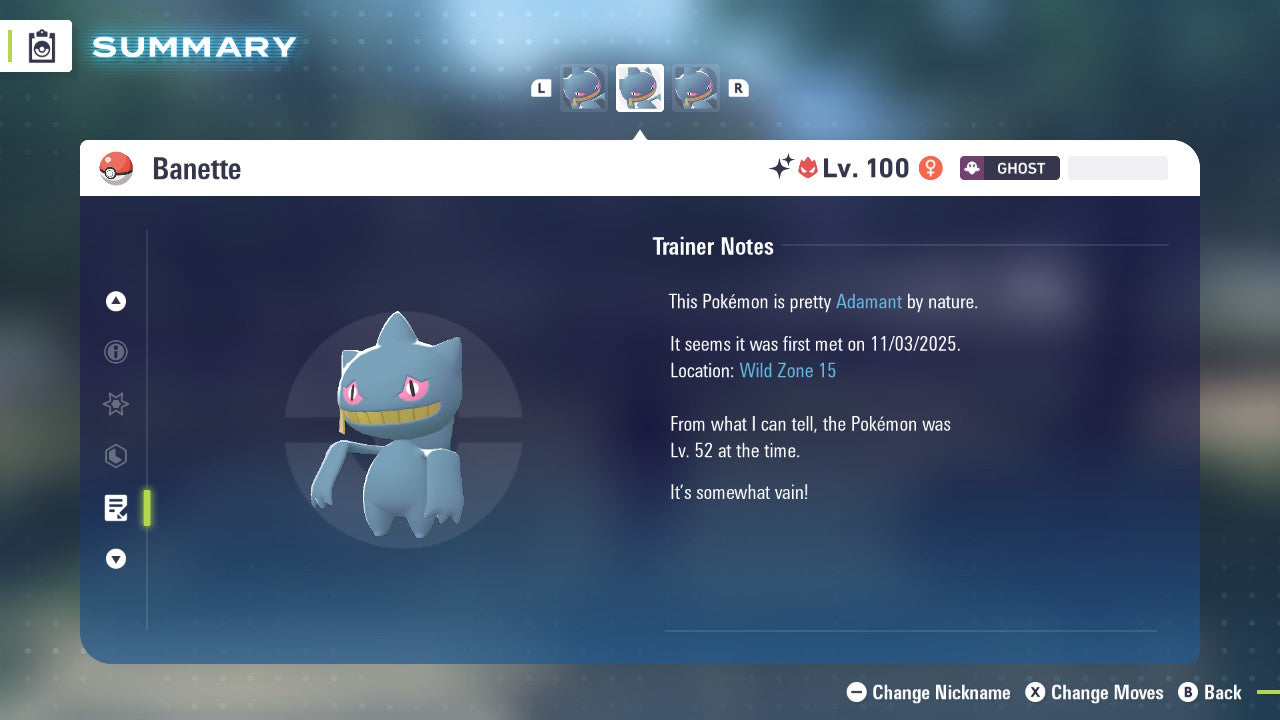The height and width of the screenshot is (720, 1280).
Task: Click the Poké Ball icon beside Banette
Action: click(116, 168)
